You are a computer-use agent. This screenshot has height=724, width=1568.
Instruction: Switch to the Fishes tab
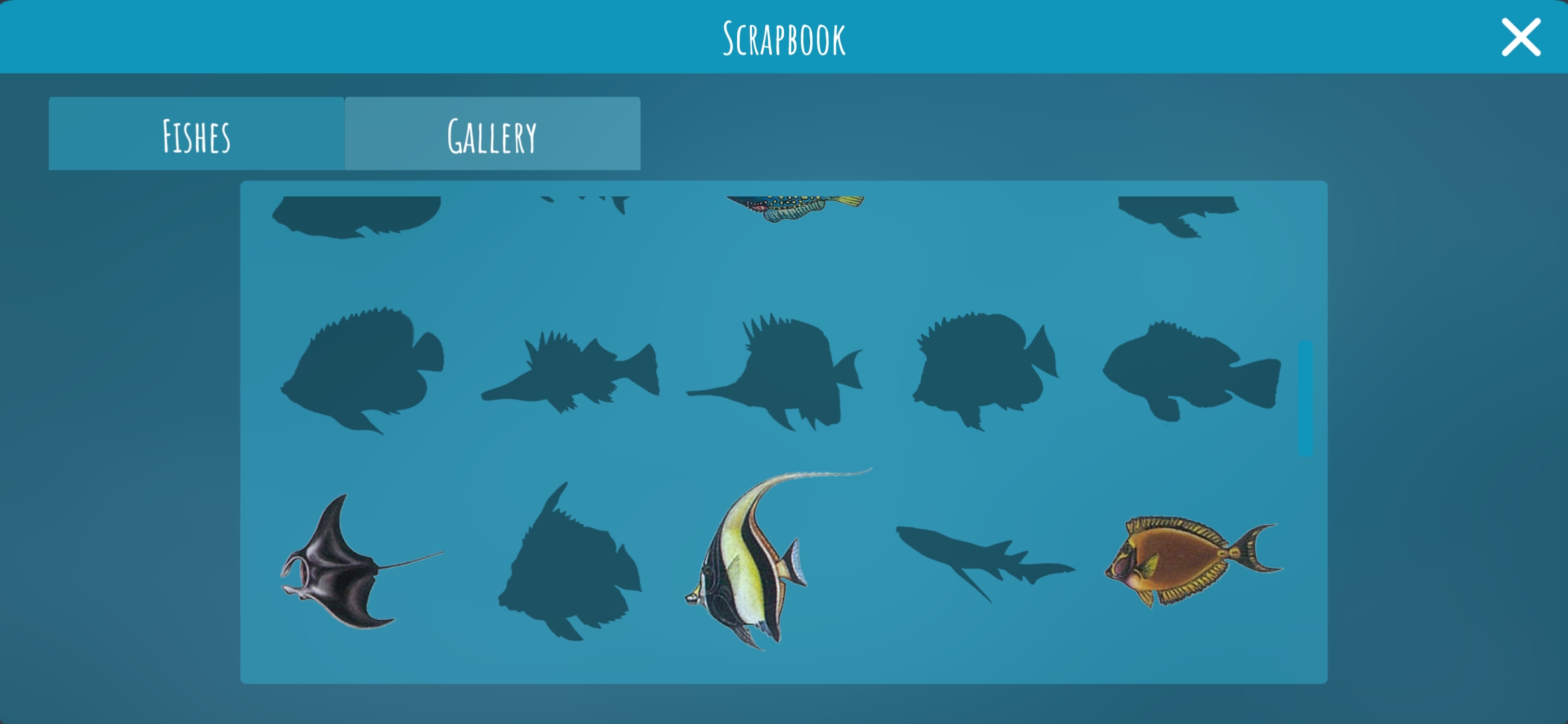click(x=196, y=134)
